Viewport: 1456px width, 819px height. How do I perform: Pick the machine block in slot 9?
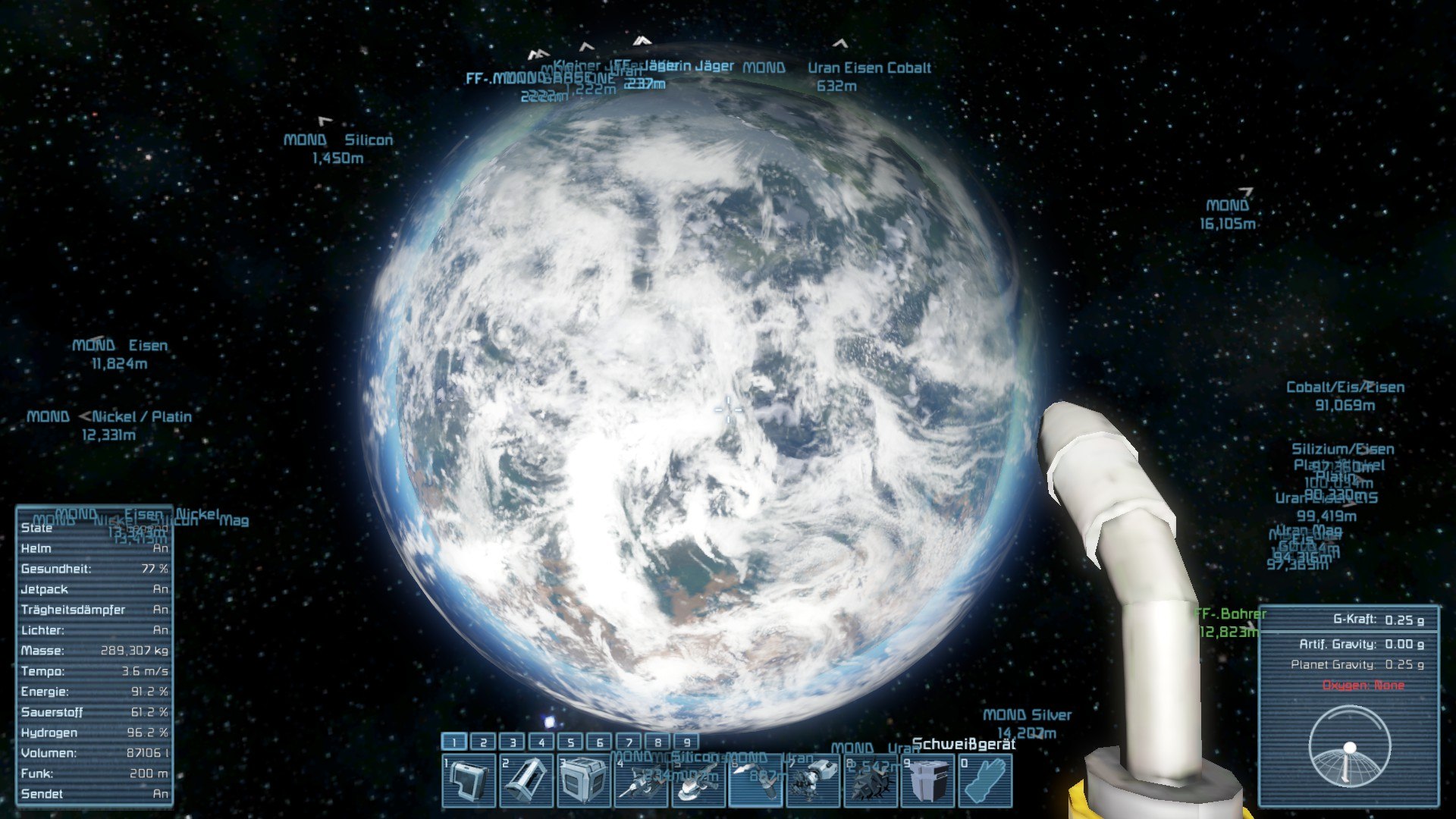928,780
